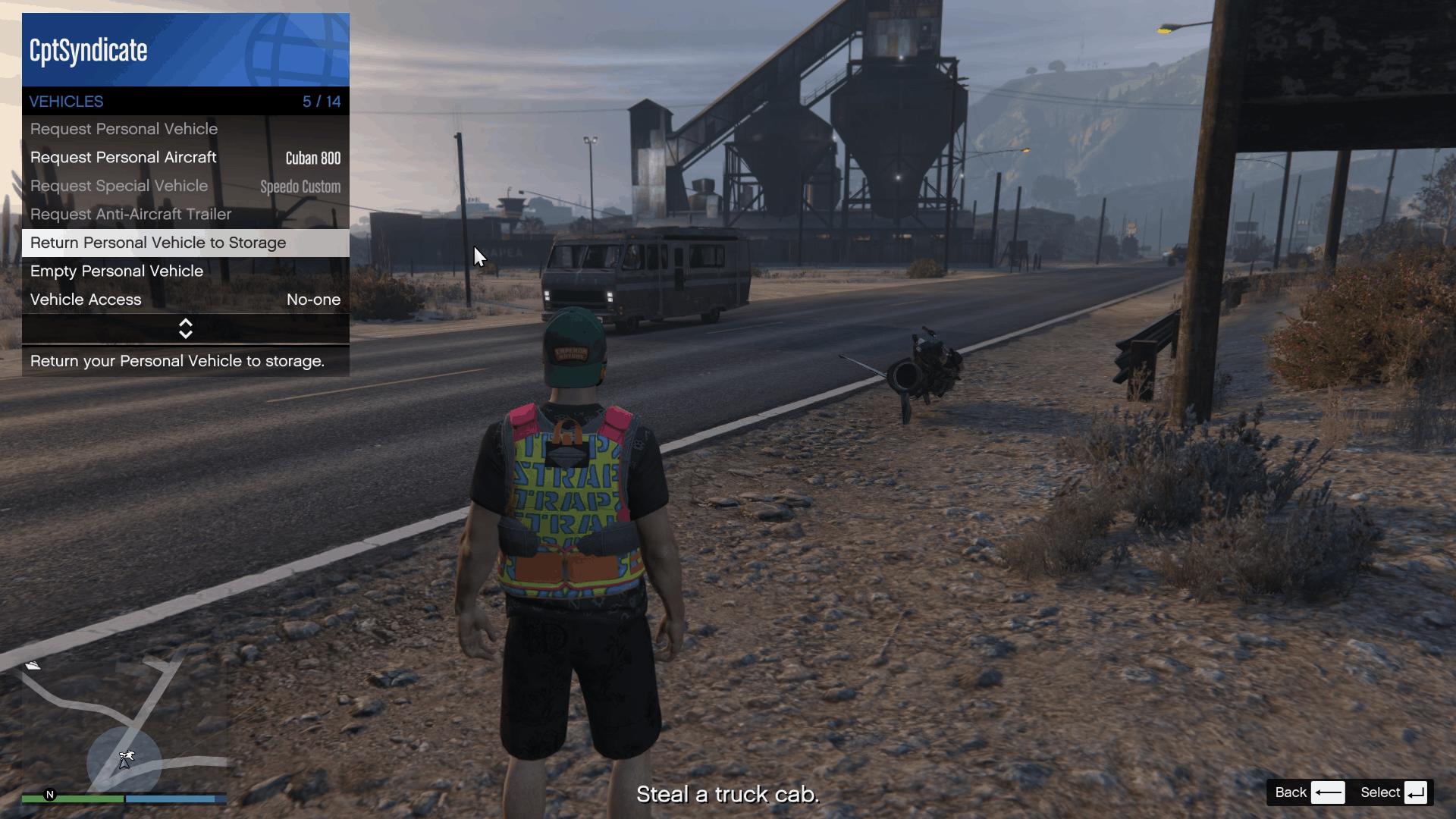
Task: Click the down scroll arrow below the menu
Action: click(x=186, y=334)
